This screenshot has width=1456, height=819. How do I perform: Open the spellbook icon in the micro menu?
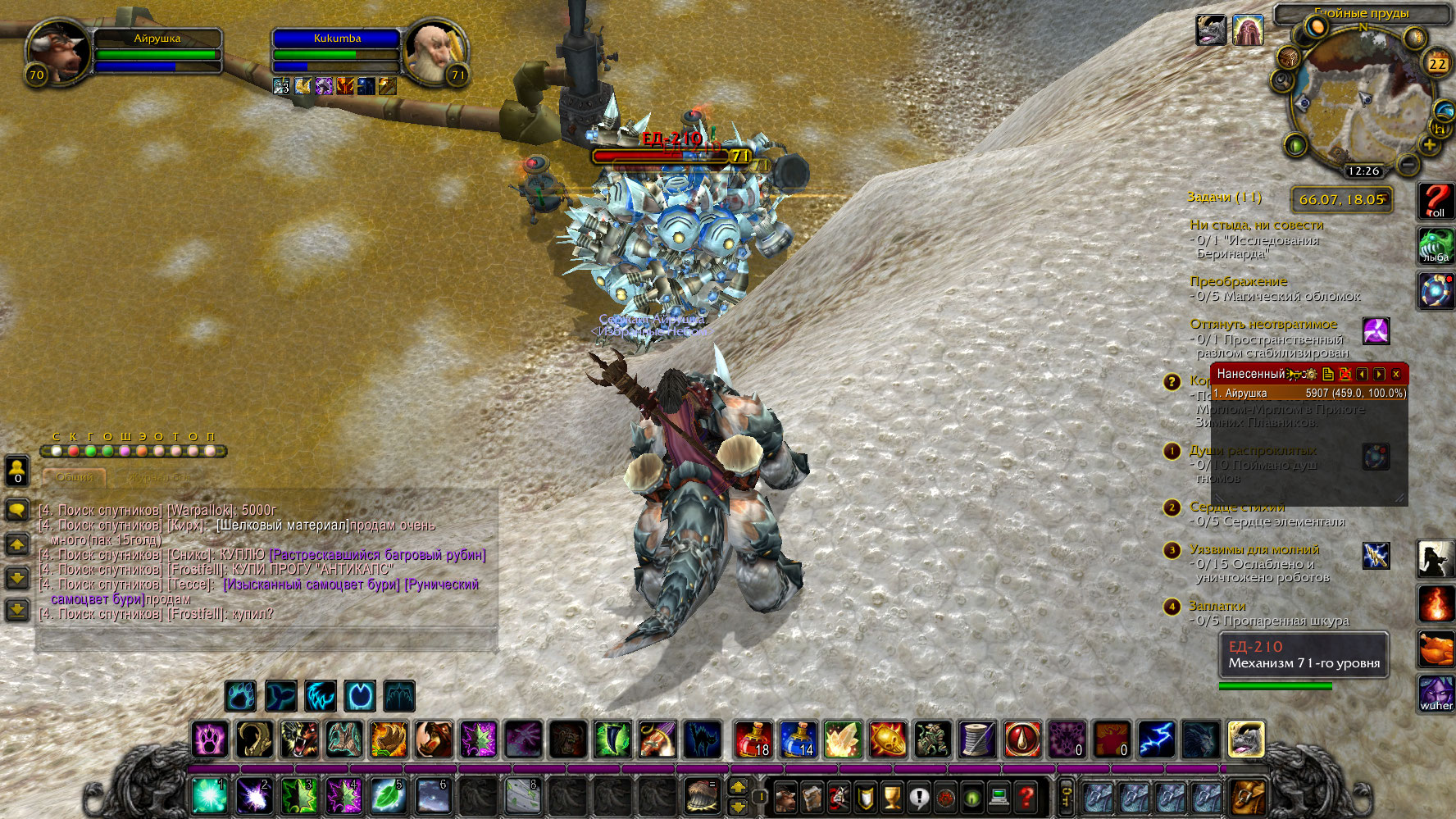coord(812,796)
